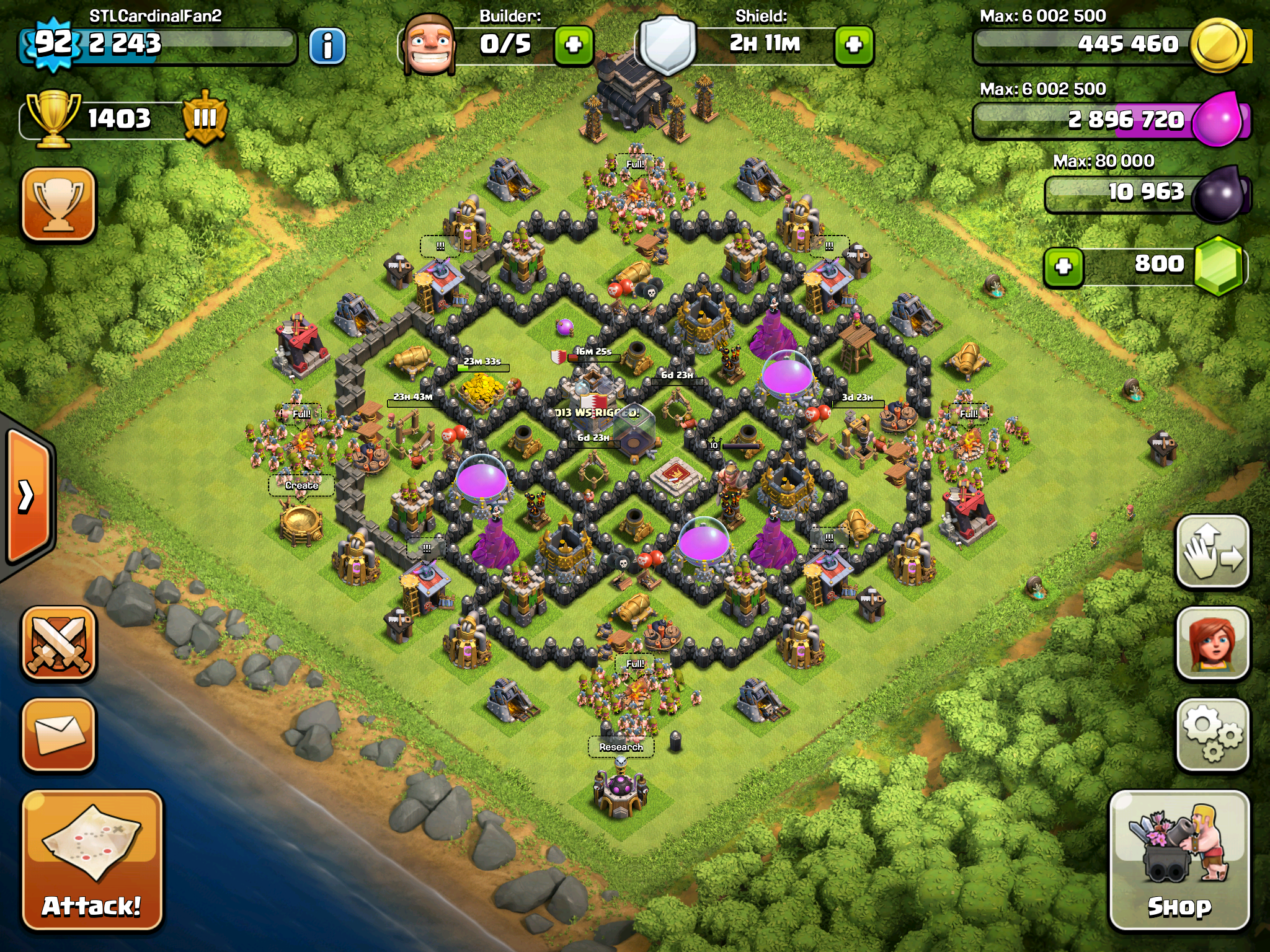This screenshot has height=952, width=1270.
Task: Tap the Research label above laboratory
Action: pos(621,747)
